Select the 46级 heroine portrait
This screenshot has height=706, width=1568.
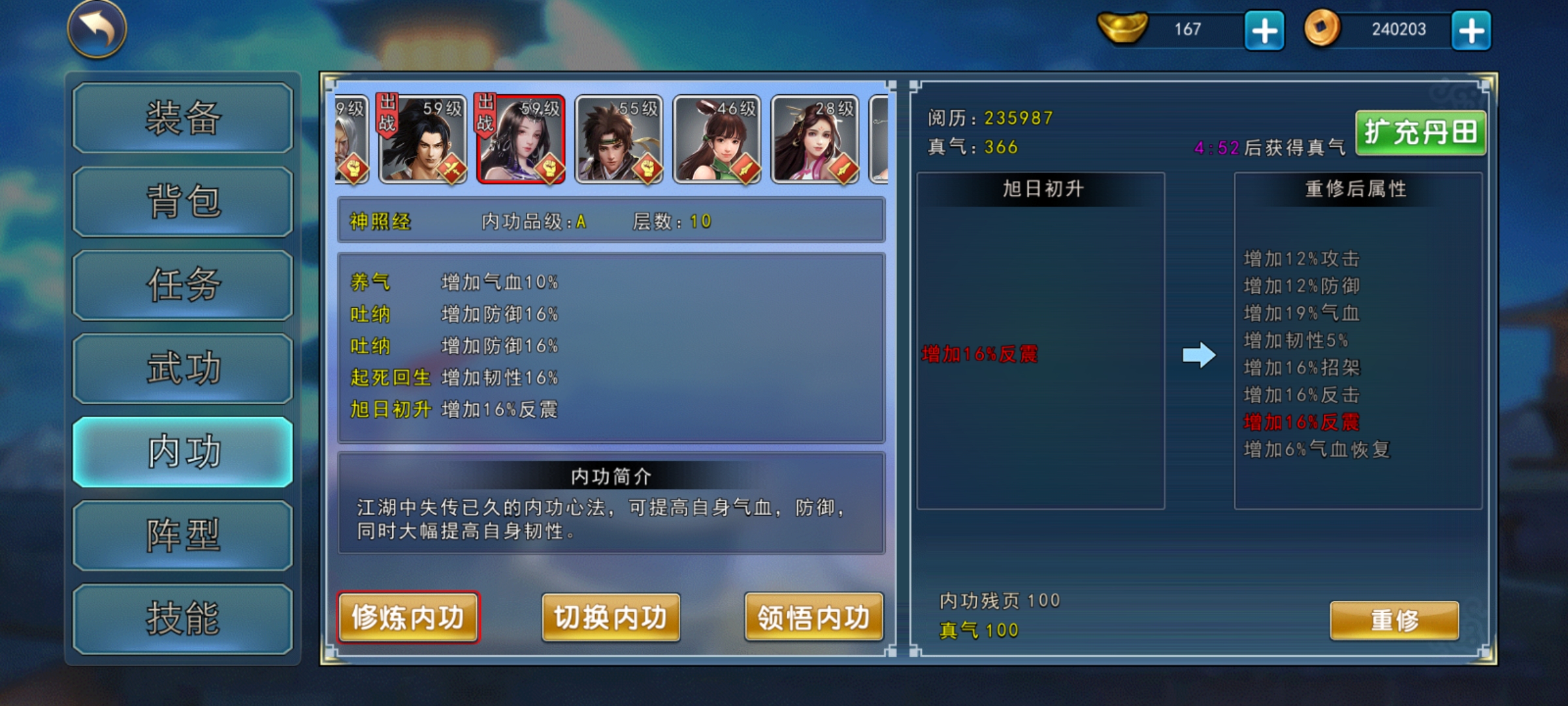[x=716, y=141]
